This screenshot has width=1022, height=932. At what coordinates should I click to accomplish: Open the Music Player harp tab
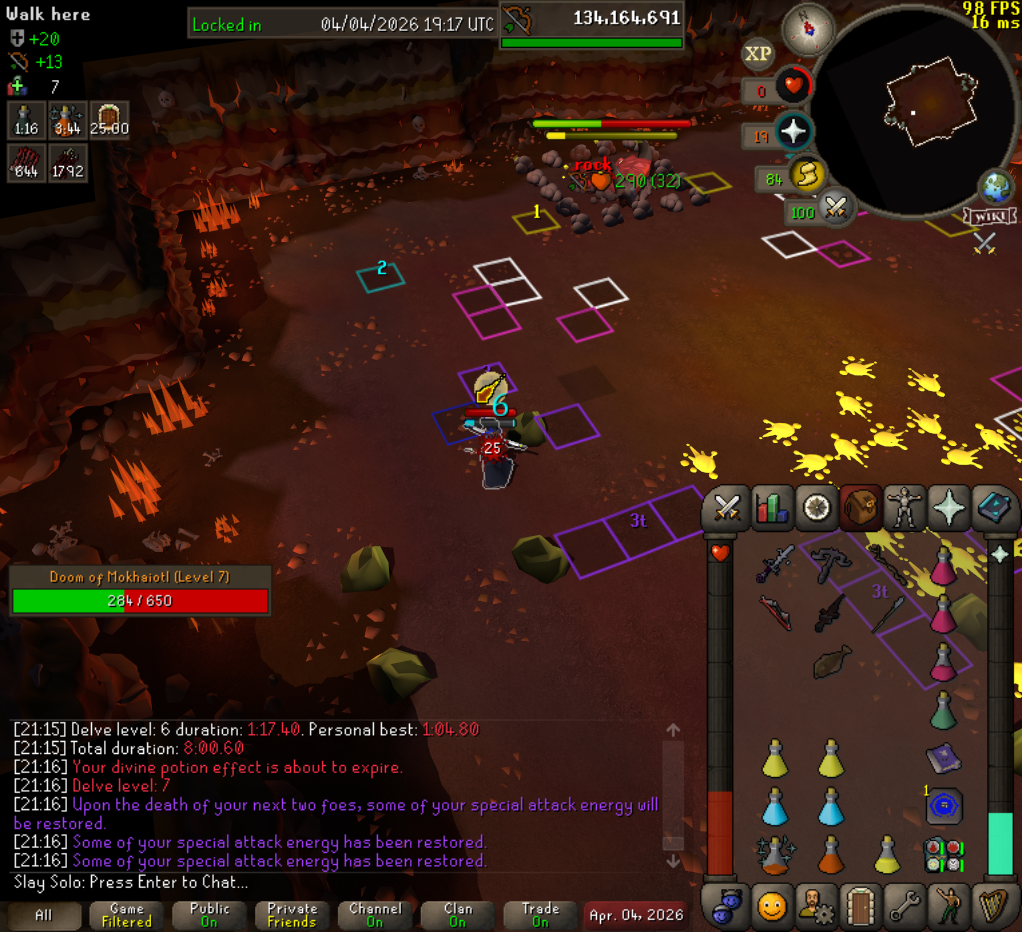[993, 906]
